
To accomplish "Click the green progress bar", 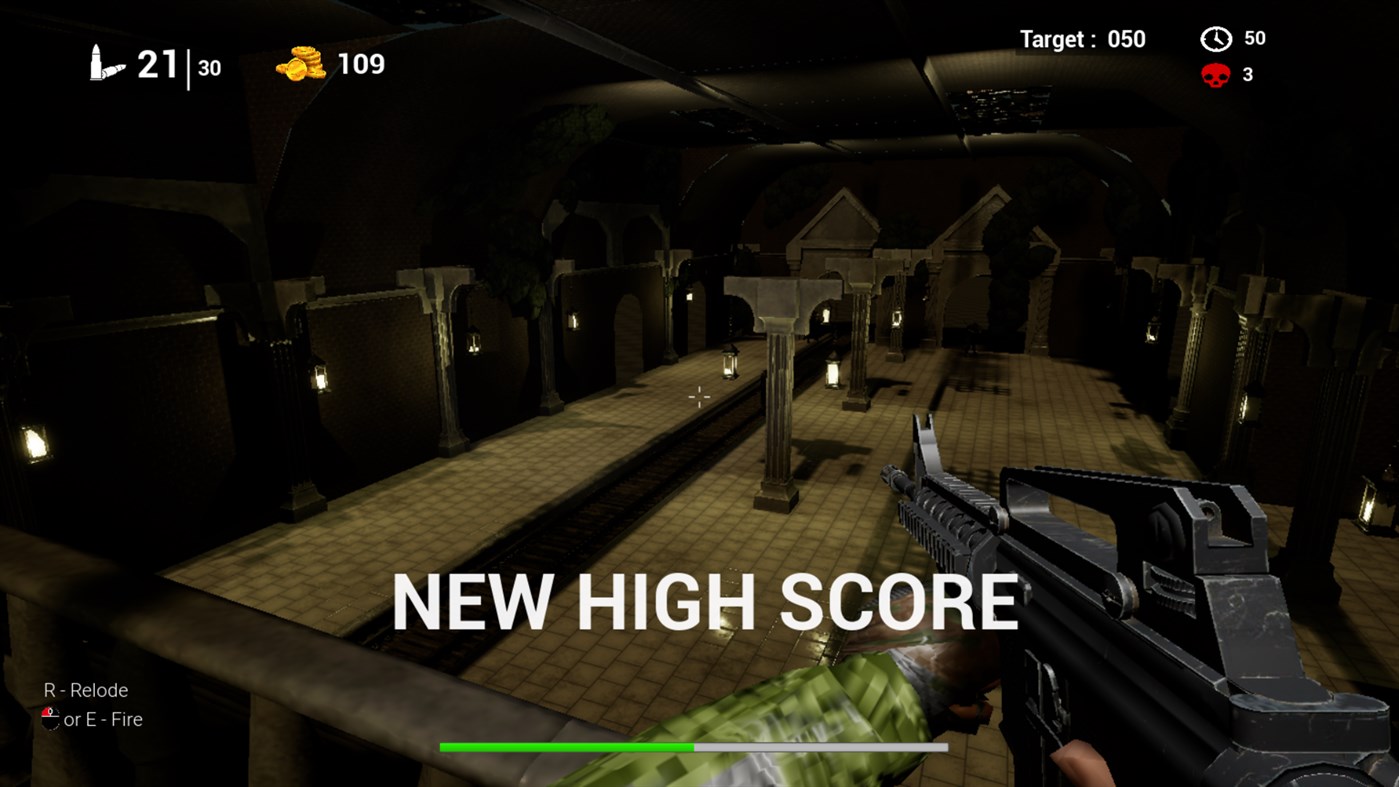I will click(566, 746).
